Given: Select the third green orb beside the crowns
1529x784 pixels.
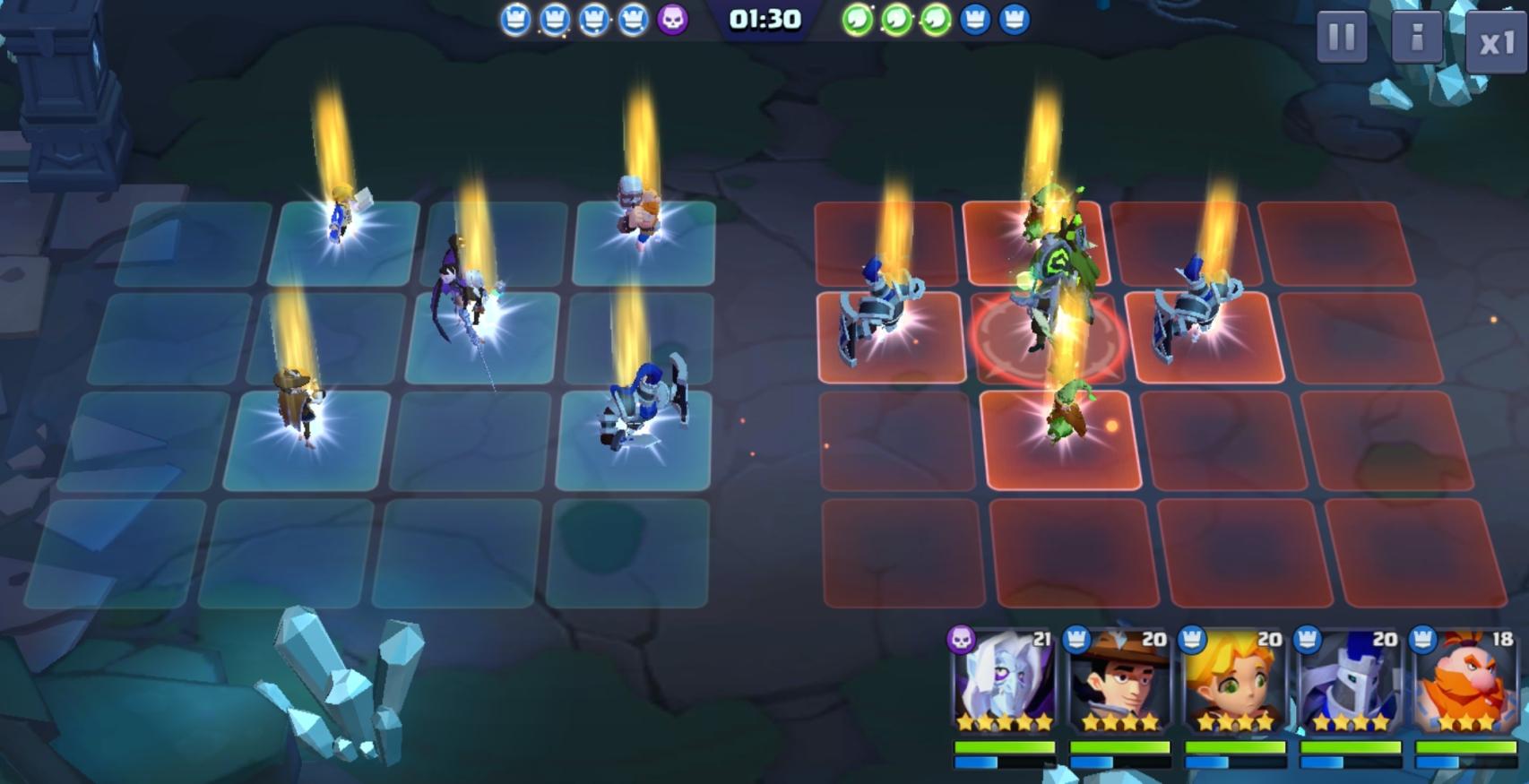Looking at the screenshot, I should coord(935,19).
